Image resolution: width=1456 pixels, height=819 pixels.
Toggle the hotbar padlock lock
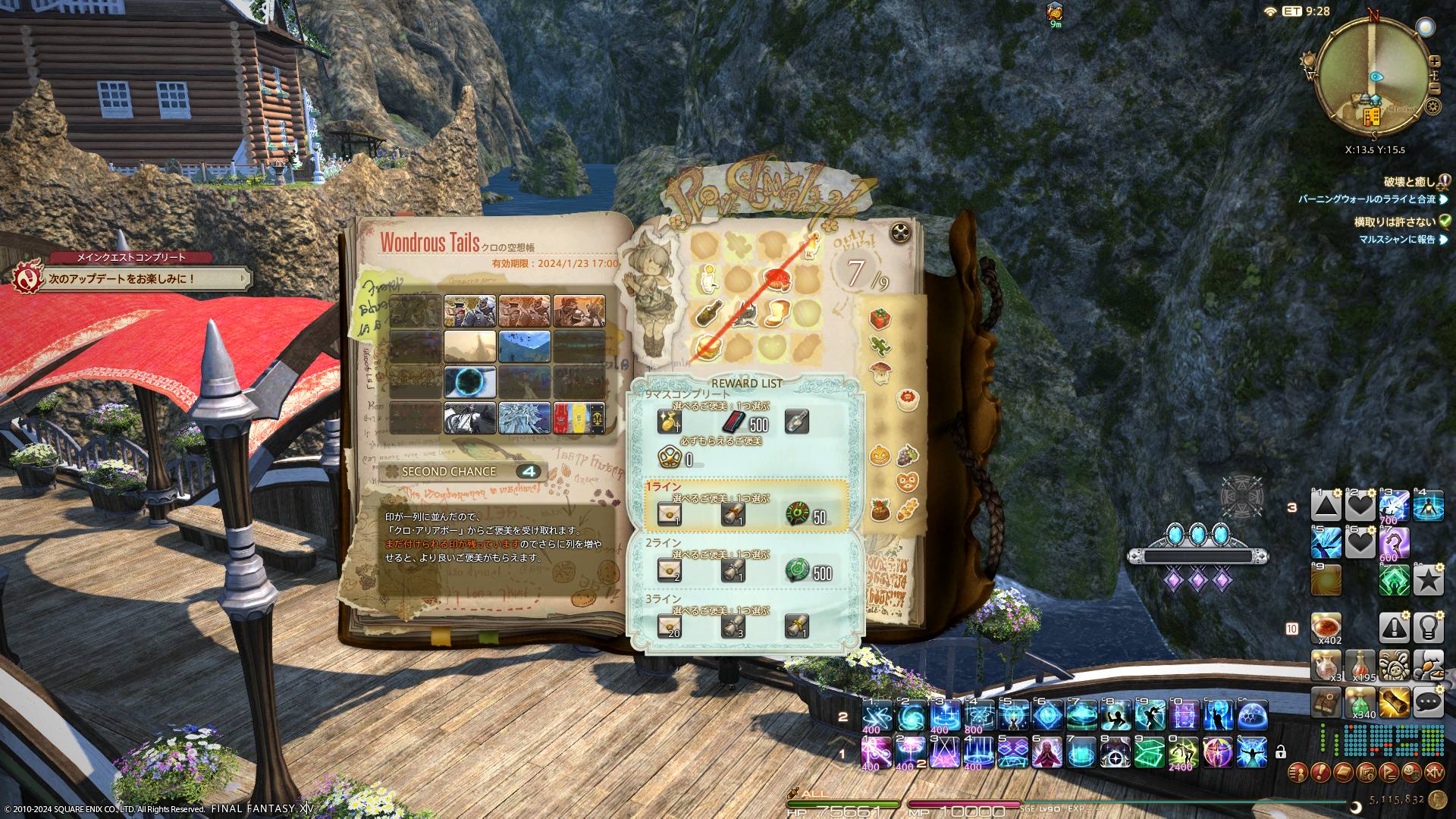(x=1281, y=752)
